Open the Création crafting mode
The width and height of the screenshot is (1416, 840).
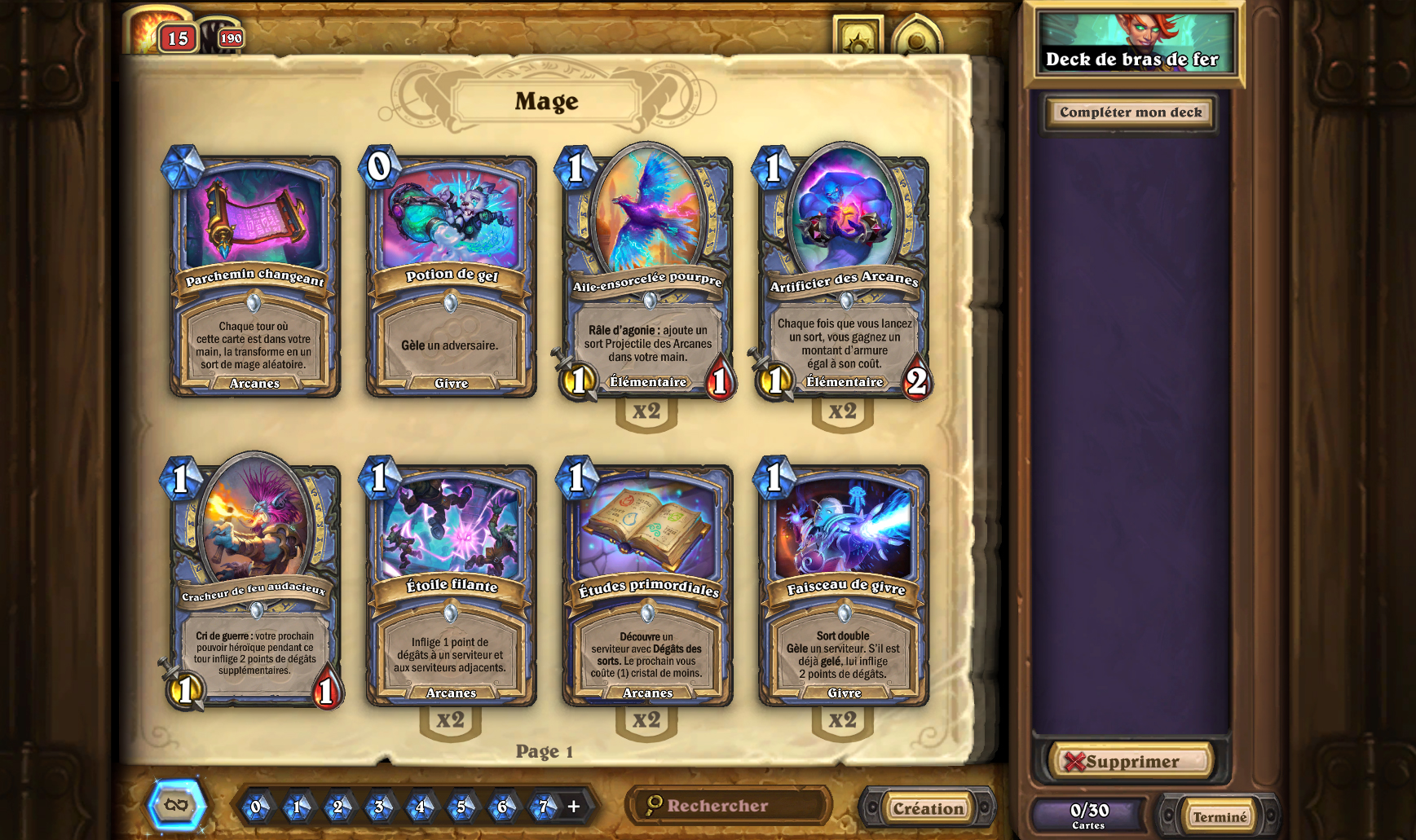point(928,808)
